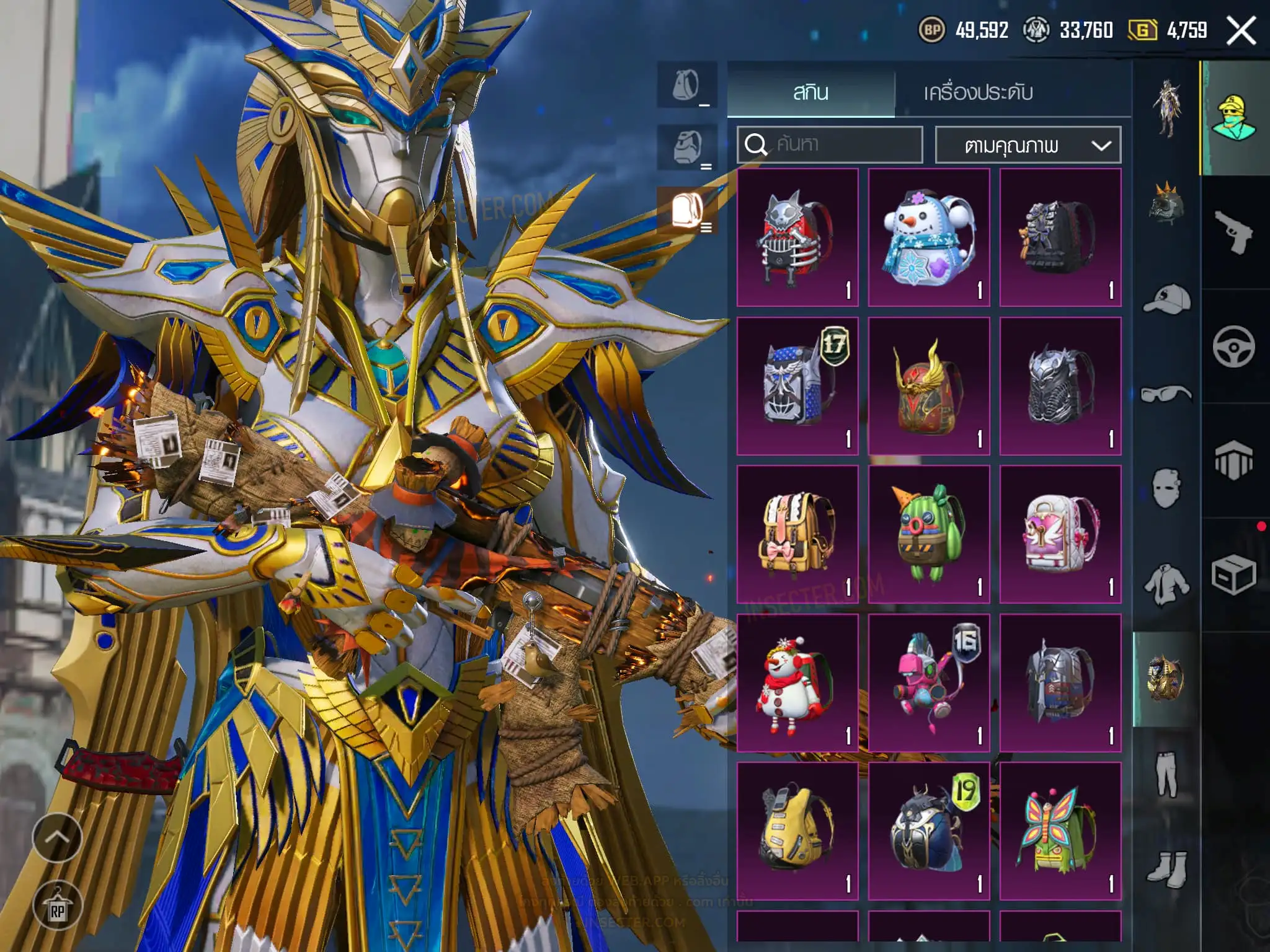The height and width of the screenshot is (952, 1270).
Task: Open the boots footwear category
Action: tap(1166, 868)
